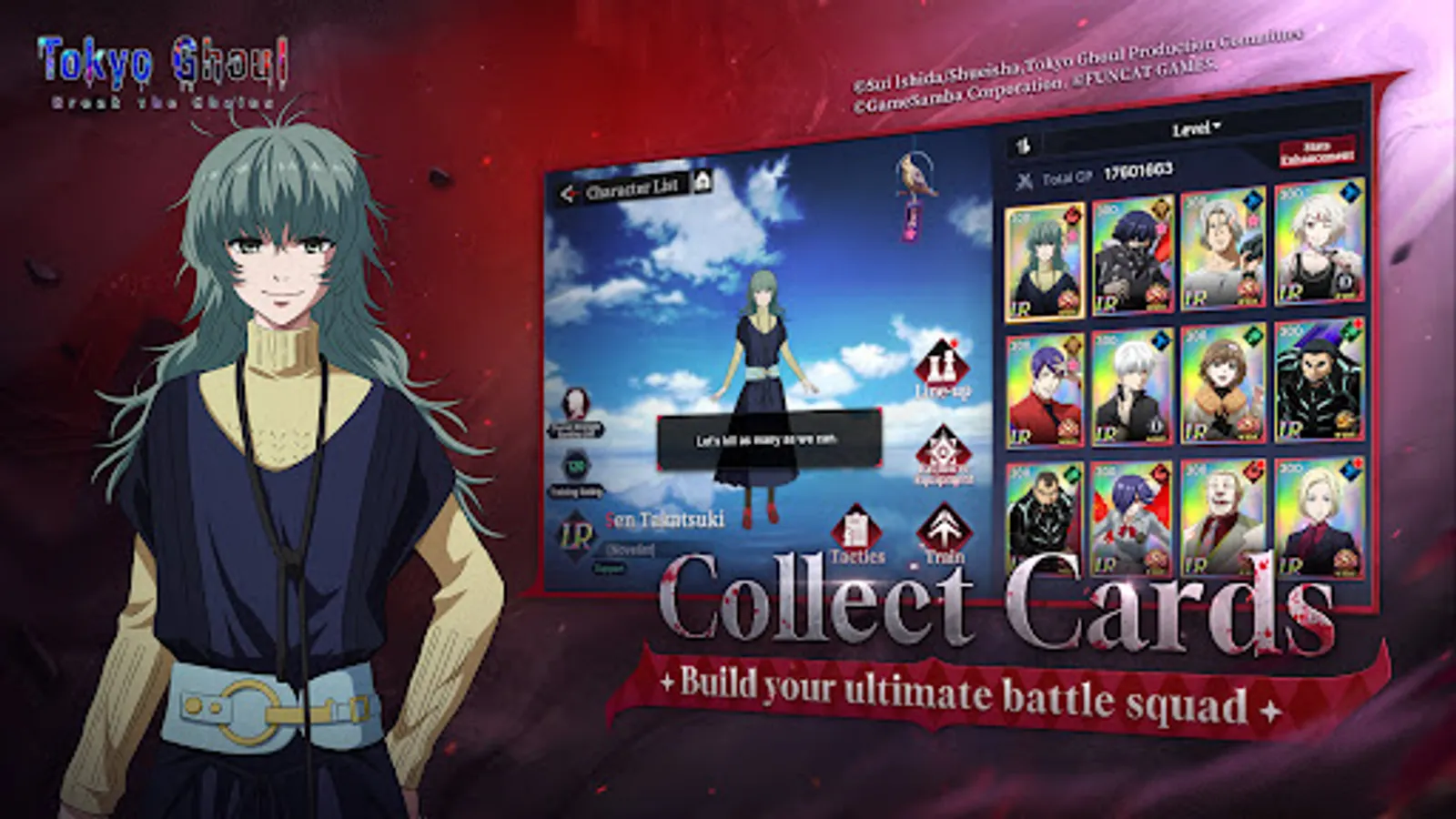Select the highlighted Sen Takatsuki card thumbnail
The height and width of the screenshot is (819, 1456).
[x=1044, y=260]
